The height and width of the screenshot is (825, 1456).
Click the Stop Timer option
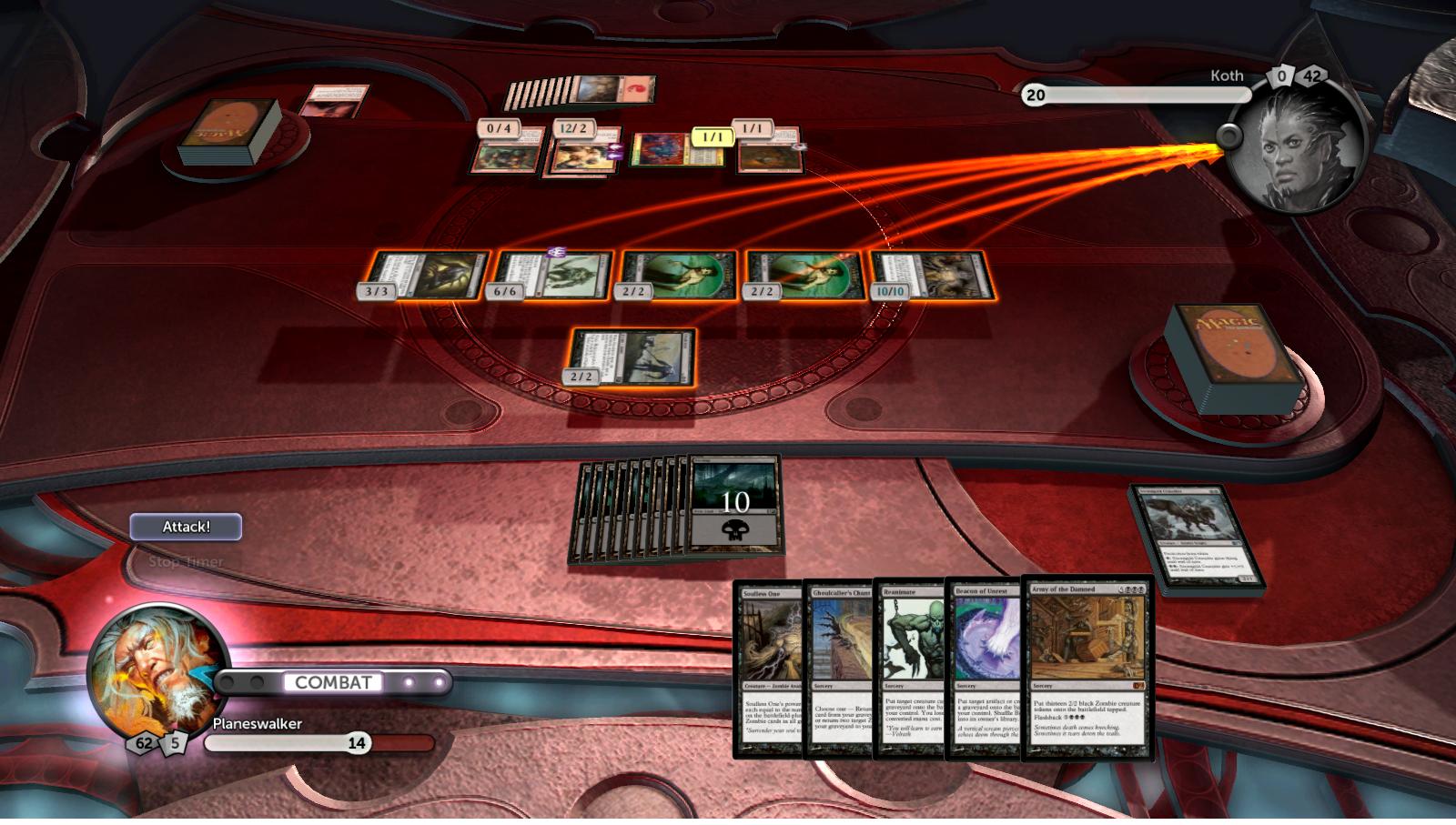186,562
